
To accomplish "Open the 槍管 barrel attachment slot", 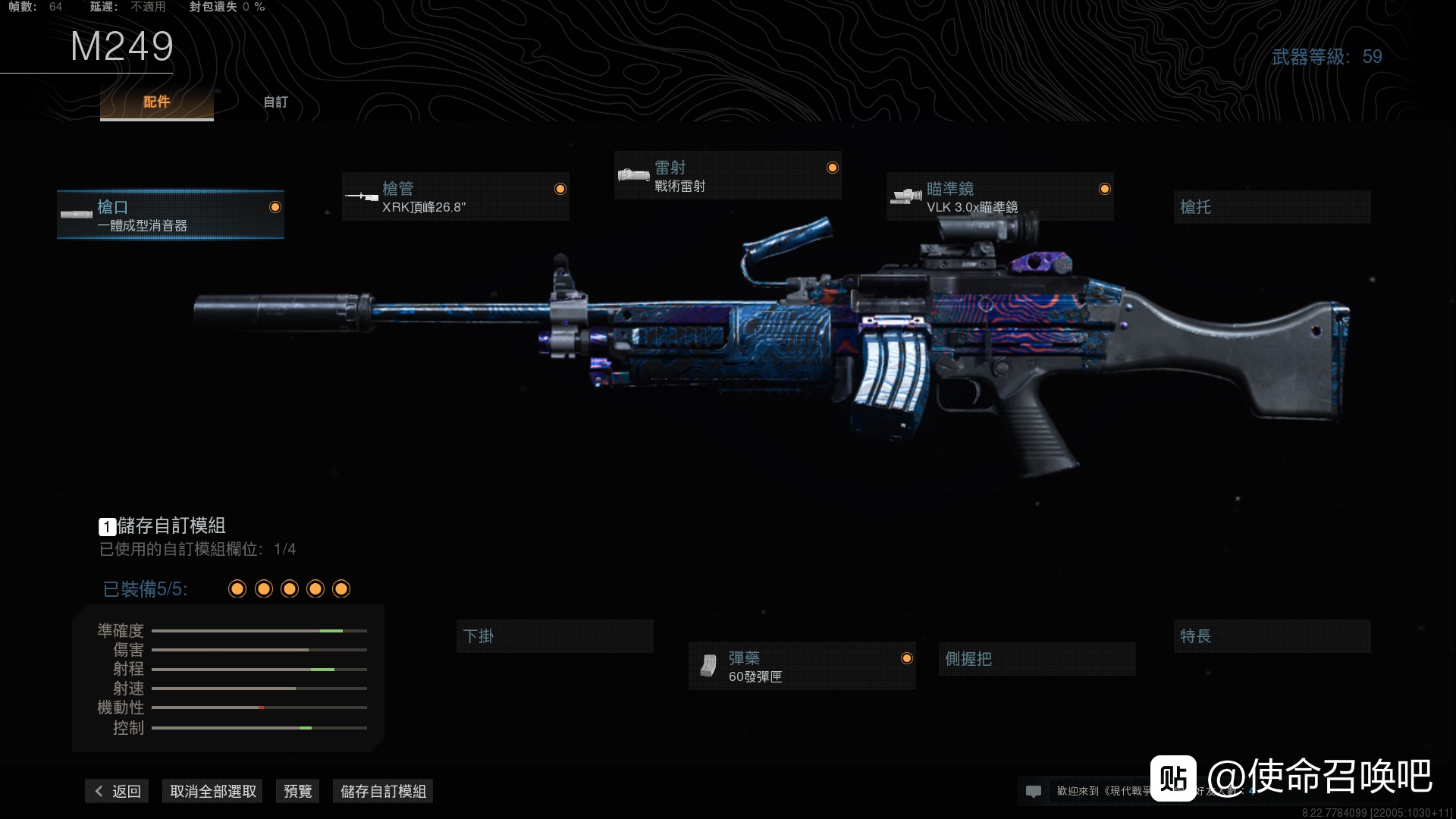I will pyautogui.click(x=455, y=197).
